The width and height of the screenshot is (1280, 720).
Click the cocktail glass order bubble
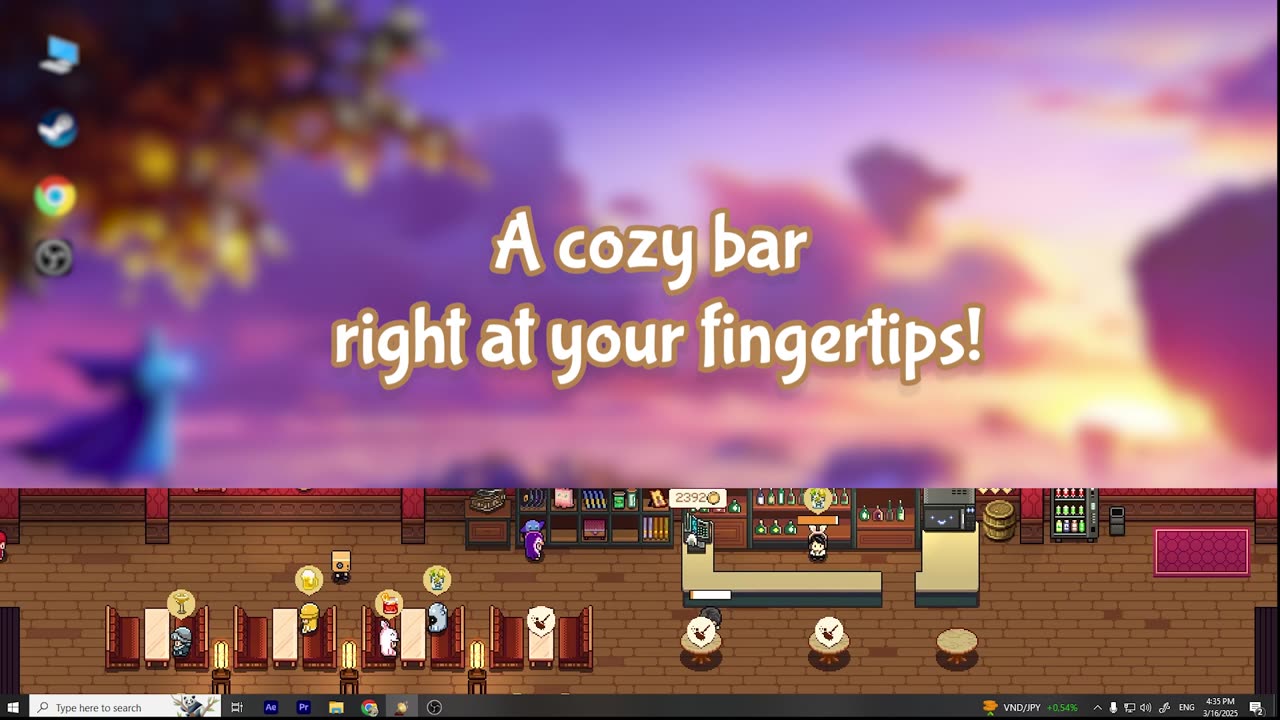(181, 603)
